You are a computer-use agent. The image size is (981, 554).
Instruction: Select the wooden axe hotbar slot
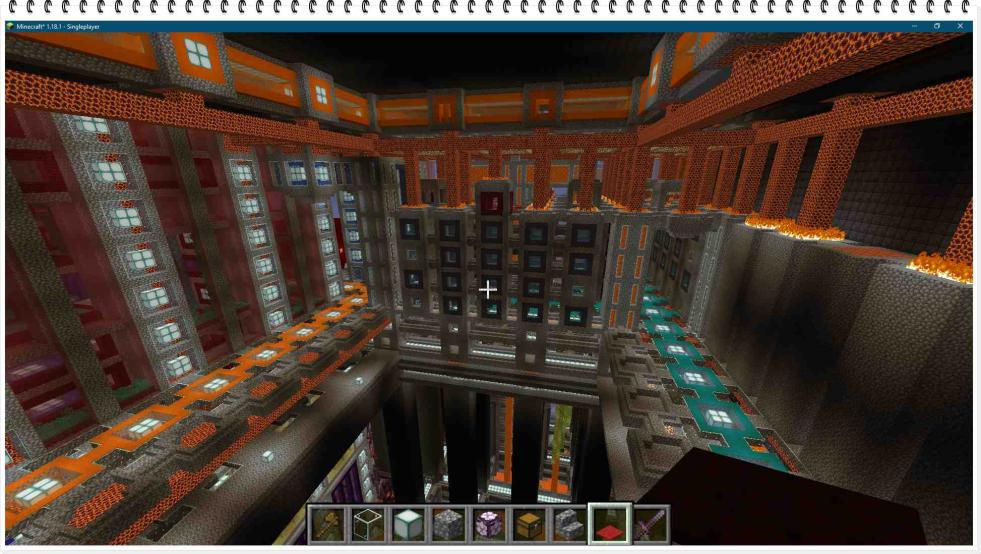click(x=327, y=524)
